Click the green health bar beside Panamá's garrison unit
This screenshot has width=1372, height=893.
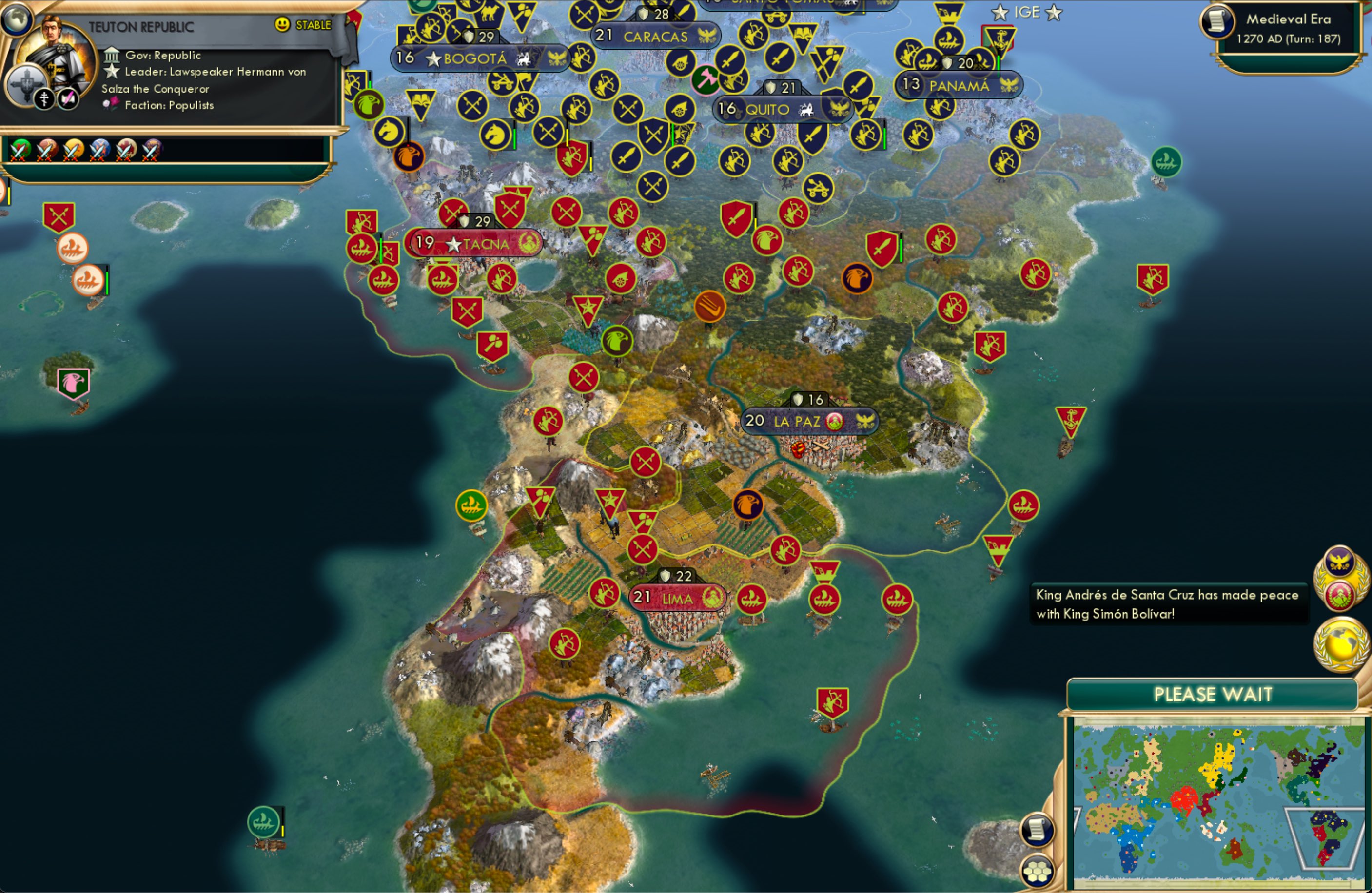coord(999,63)
